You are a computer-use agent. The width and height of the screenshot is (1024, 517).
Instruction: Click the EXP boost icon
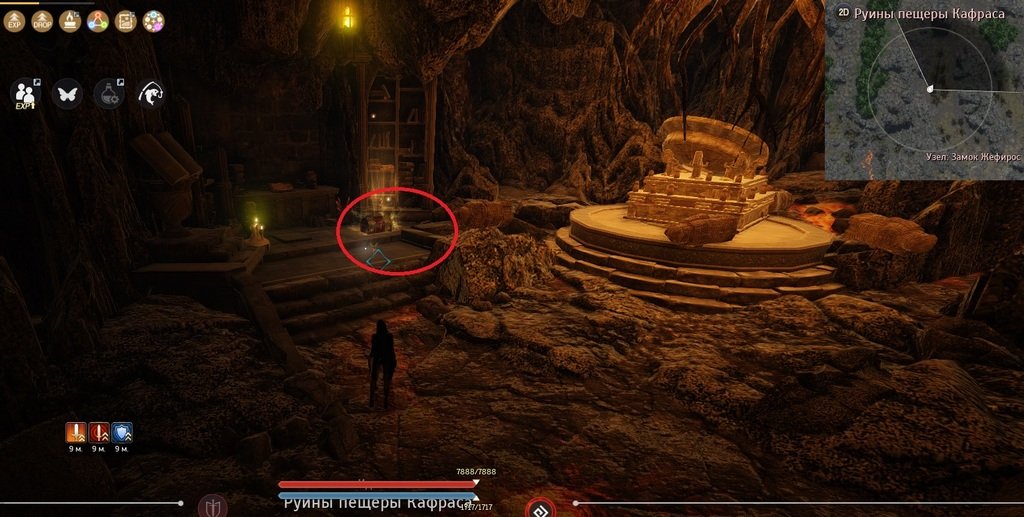click(x=16, y=20)
